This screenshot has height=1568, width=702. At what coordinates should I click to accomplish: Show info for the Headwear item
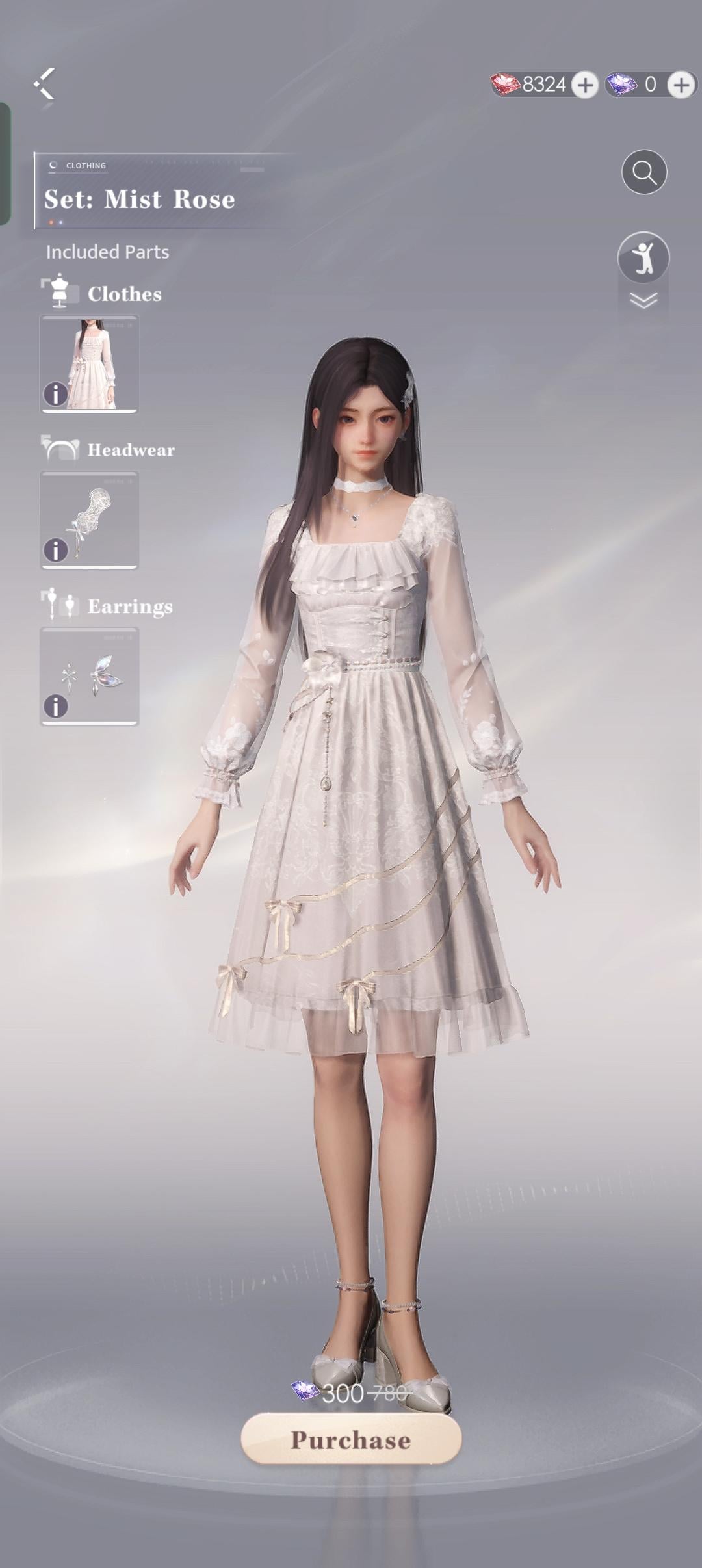(56, 550)
